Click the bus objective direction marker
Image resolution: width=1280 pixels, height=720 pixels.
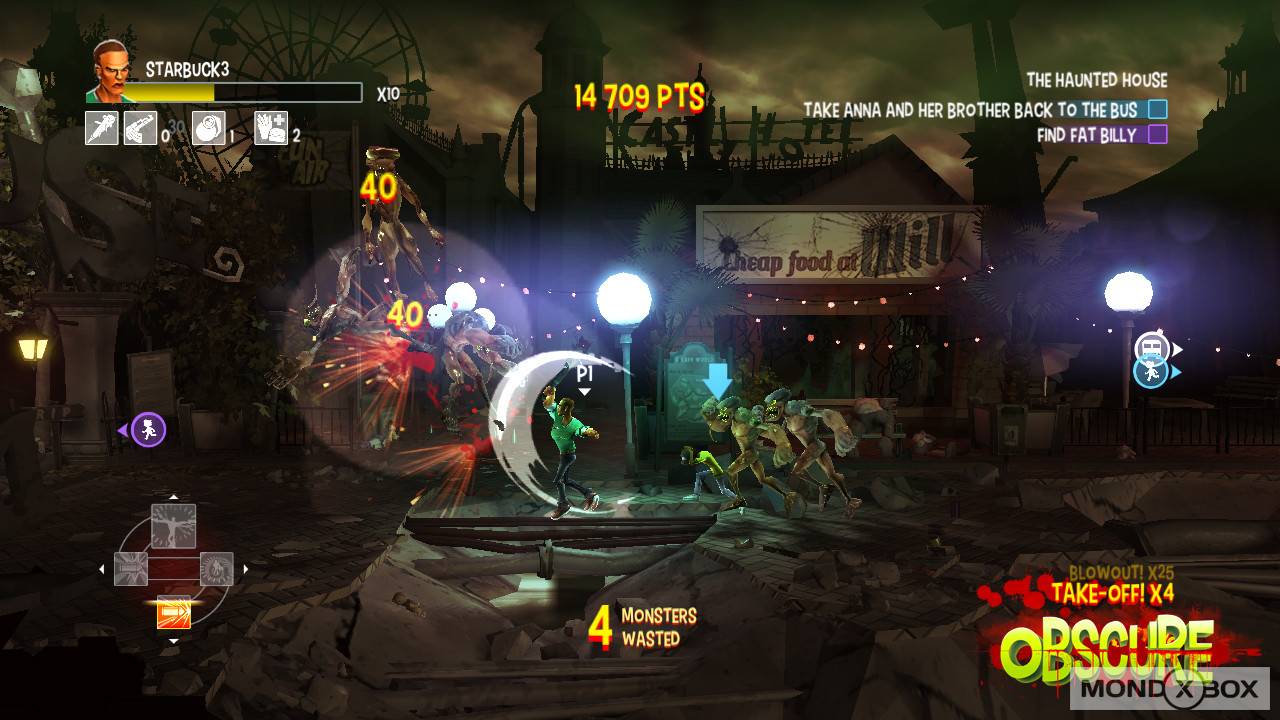(x=1151, y=348)
